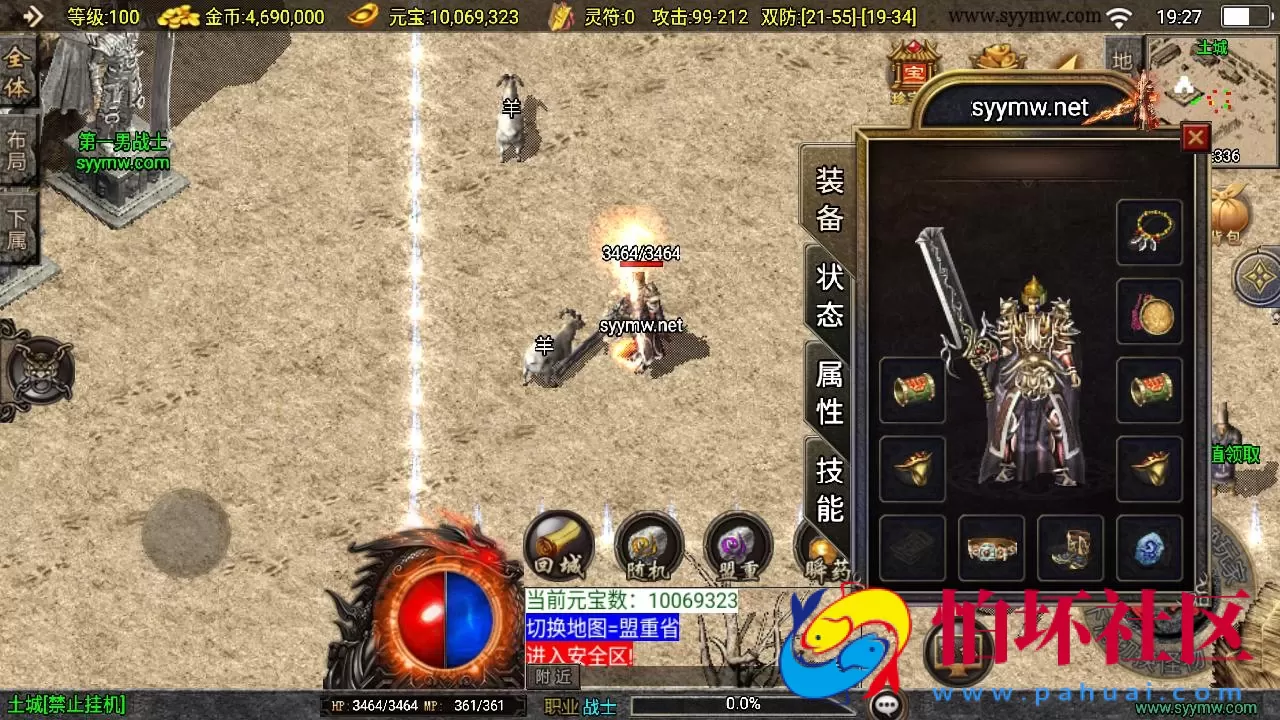
Task: Select the 随机 random teleport stone icon
Action: (x=648, y=545)
